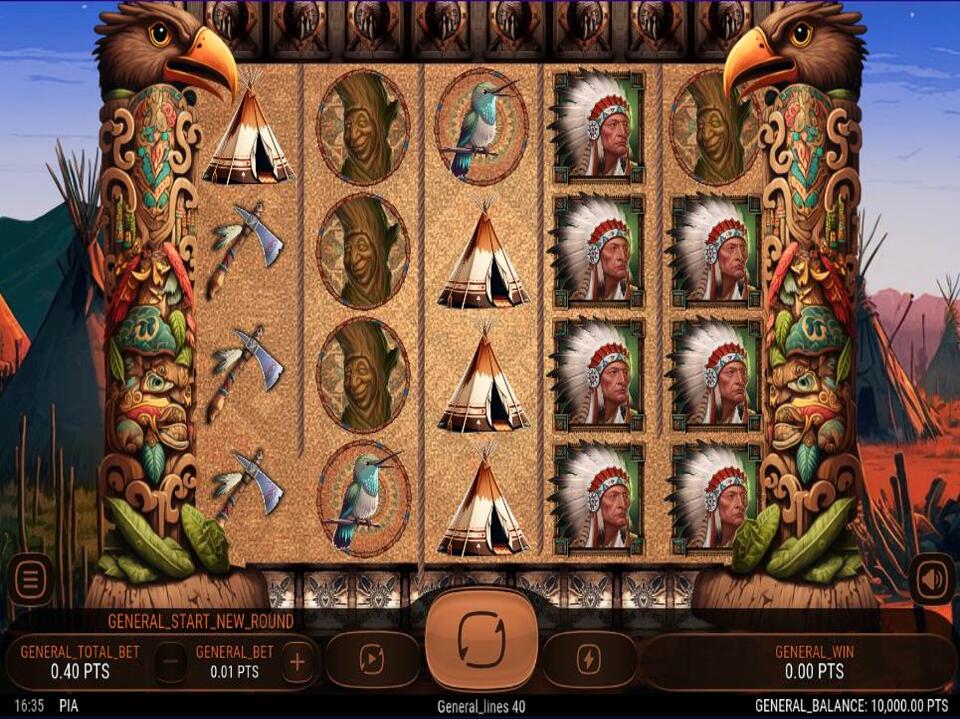Toggle the sound speaker button
This screenshot has height=719, width=960.
930,579
